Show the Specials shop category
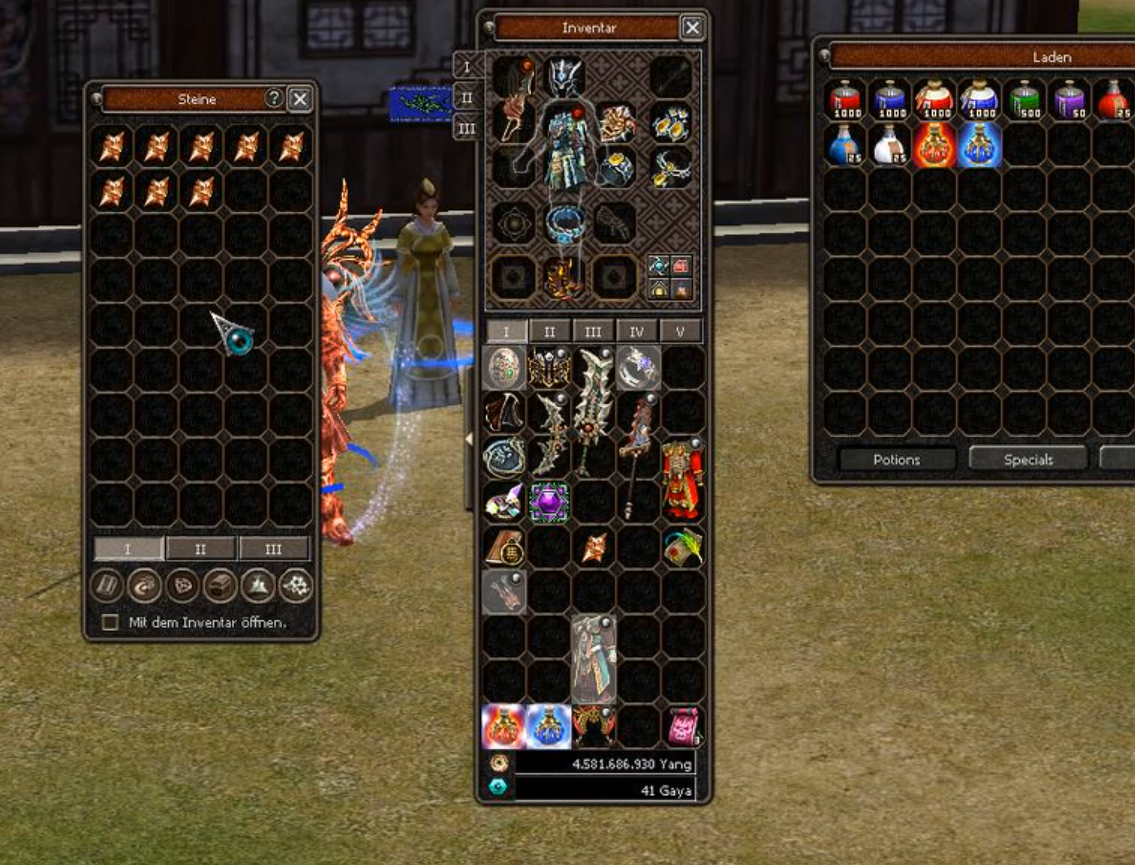 [1028, 459]
